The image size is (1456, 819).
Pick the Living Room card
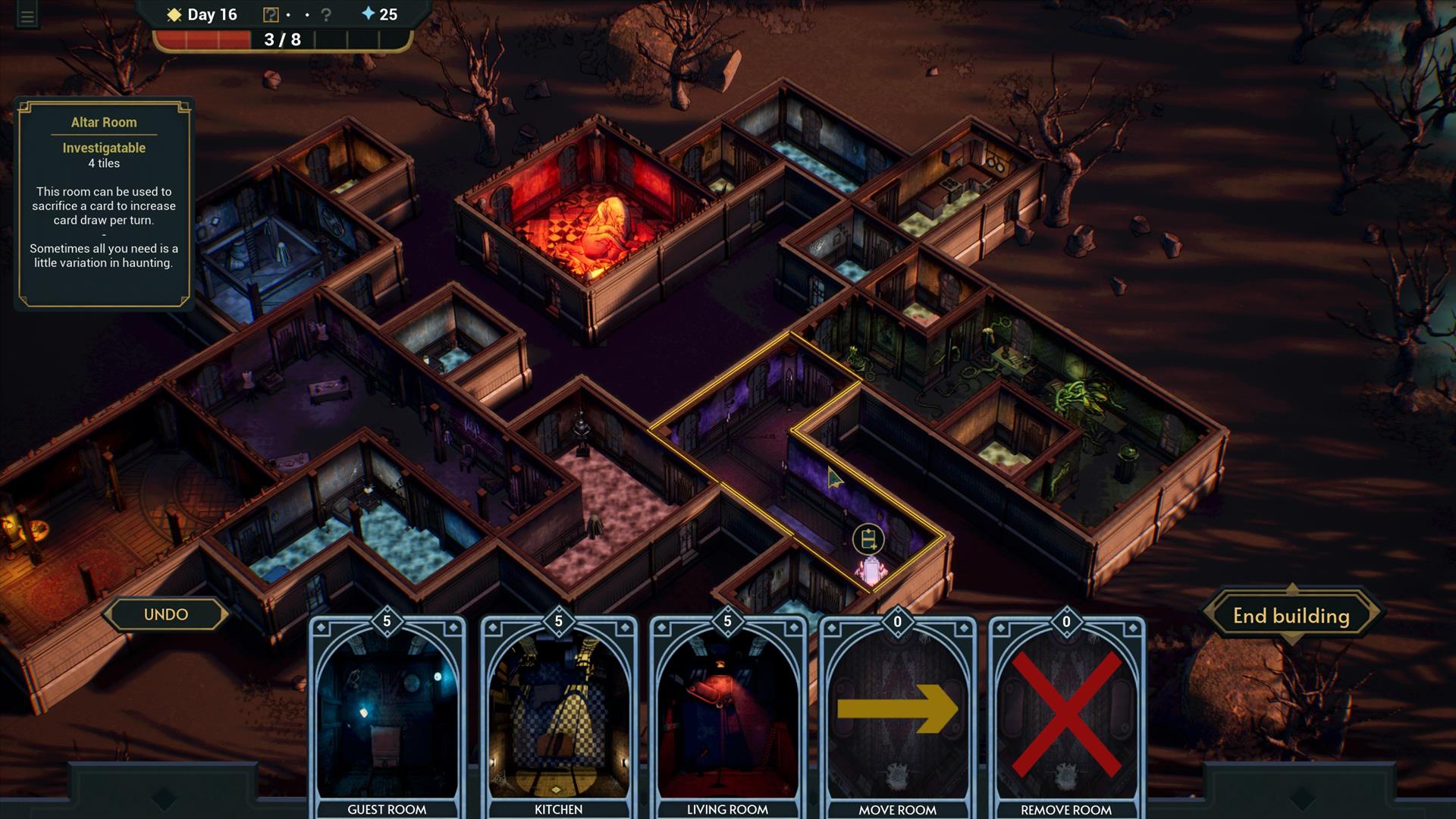(x=727, y=717)
